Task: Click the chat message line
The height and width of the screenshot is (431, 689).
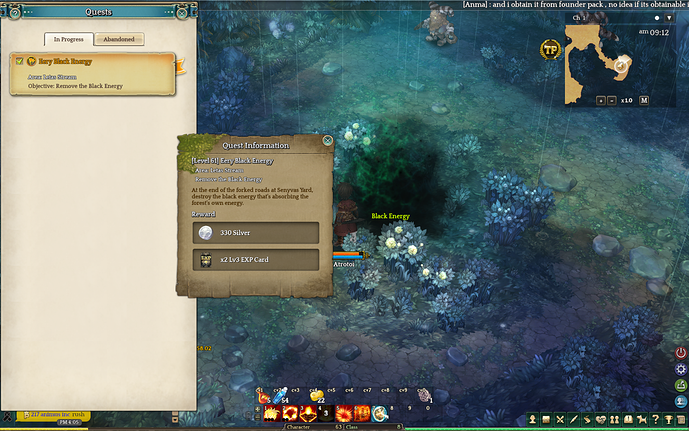Action: point(575,5)
